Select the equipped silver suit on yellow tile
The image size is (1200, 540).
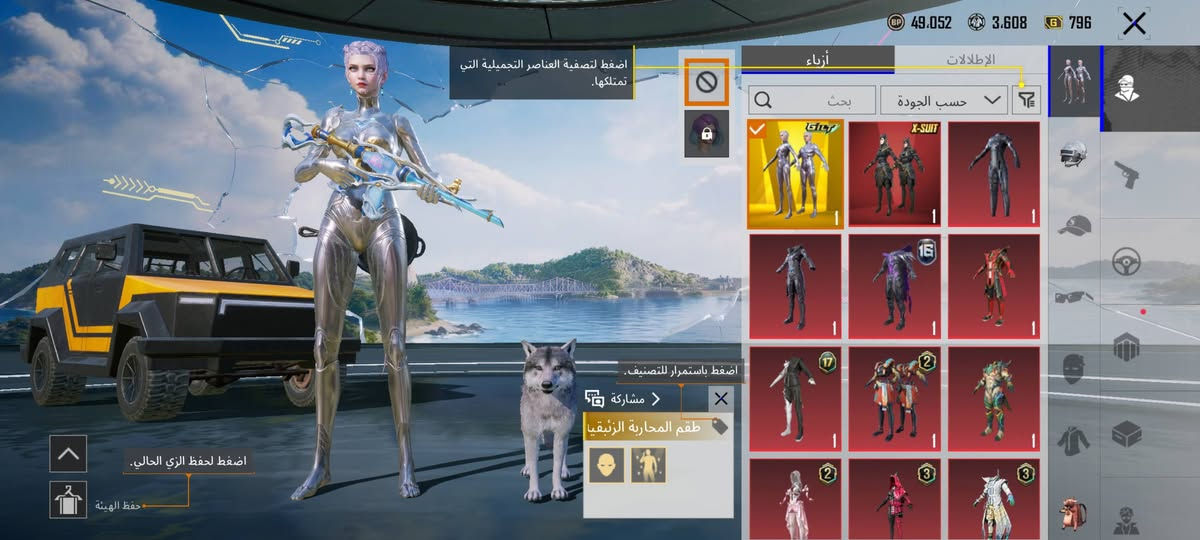pyautogui.click(x=795, y=175)
